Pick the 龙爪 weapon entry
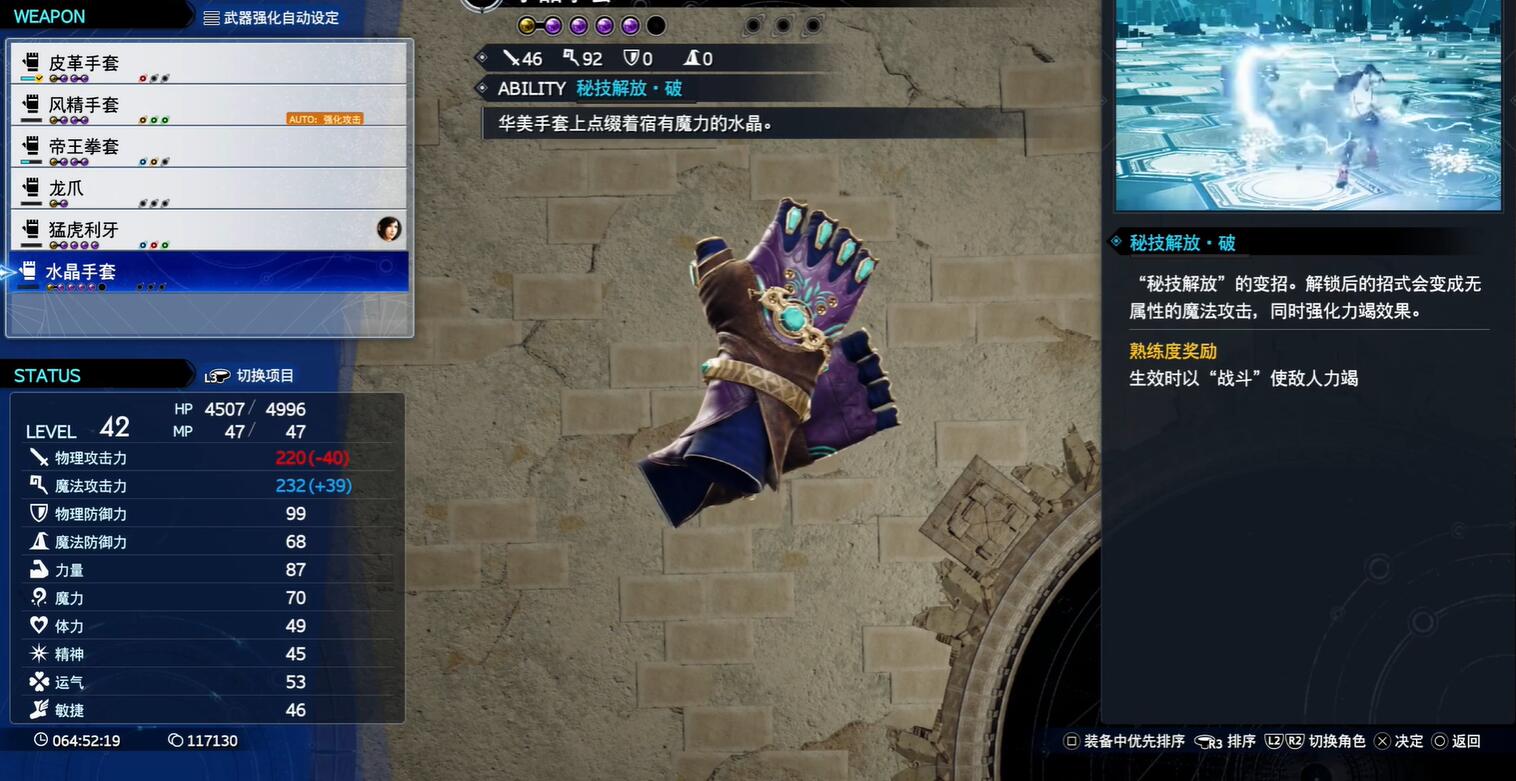 [208, 188]
